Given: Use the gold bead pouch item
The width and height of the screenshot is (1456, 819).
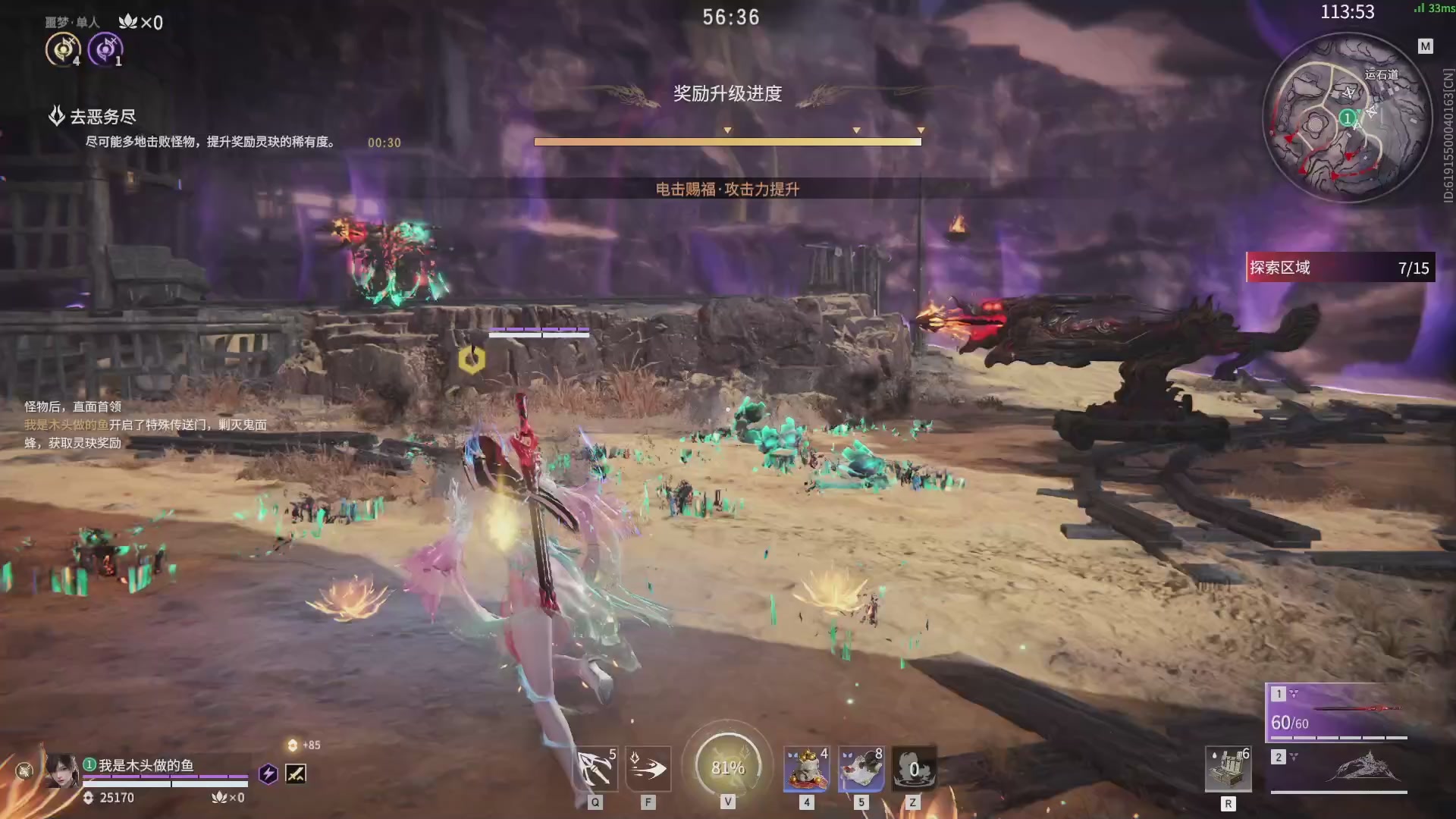Looking at the screenshot, I should tap(806, 769).
